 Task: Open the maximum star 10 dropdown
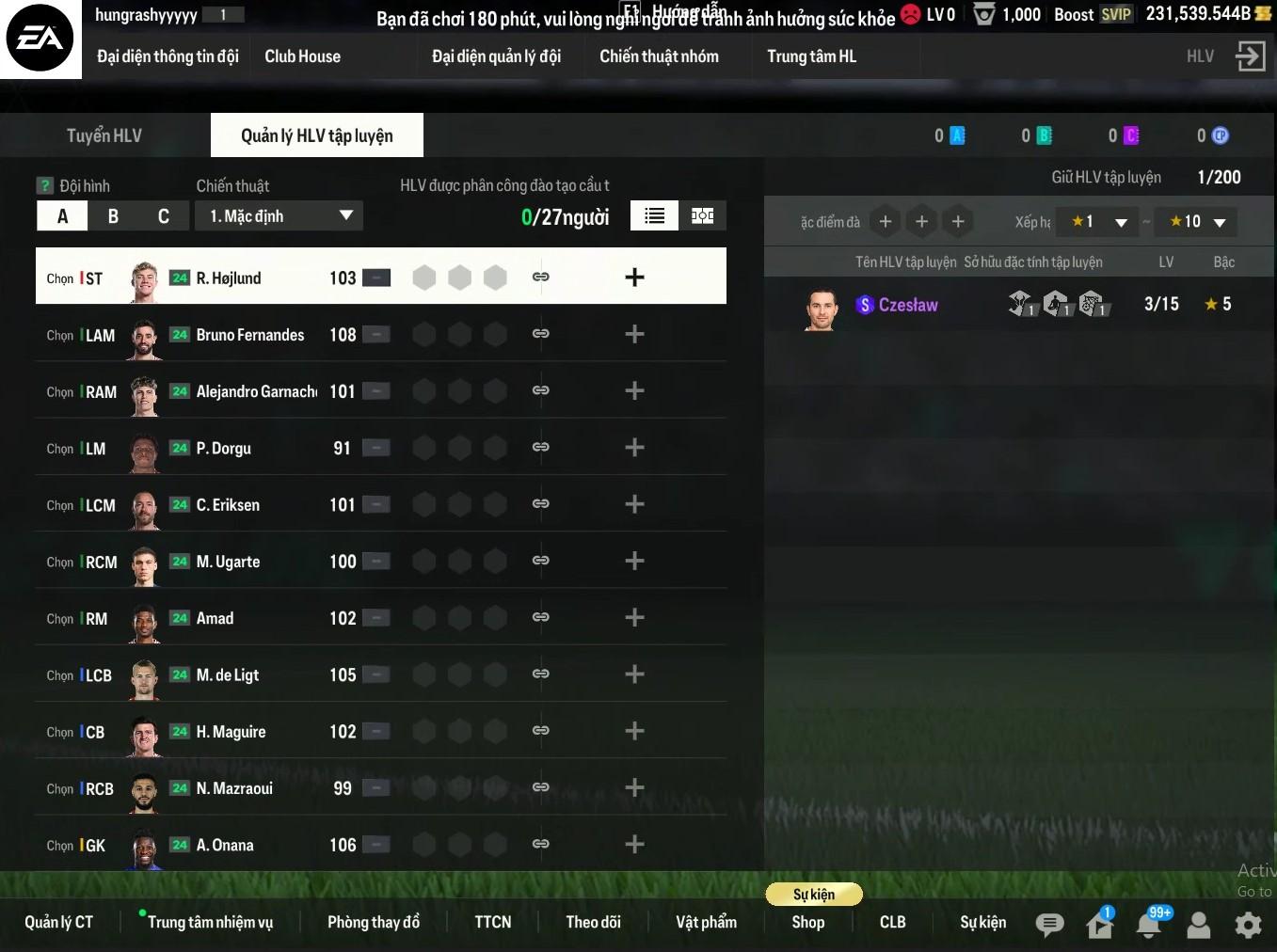(x=1197, y=222)
